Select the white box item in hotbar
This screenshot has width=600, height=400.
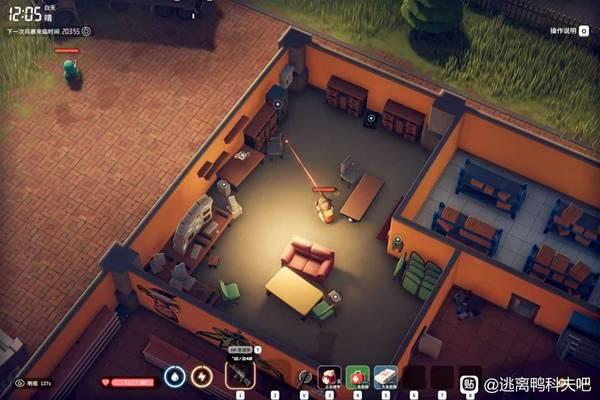click(385, 377)
